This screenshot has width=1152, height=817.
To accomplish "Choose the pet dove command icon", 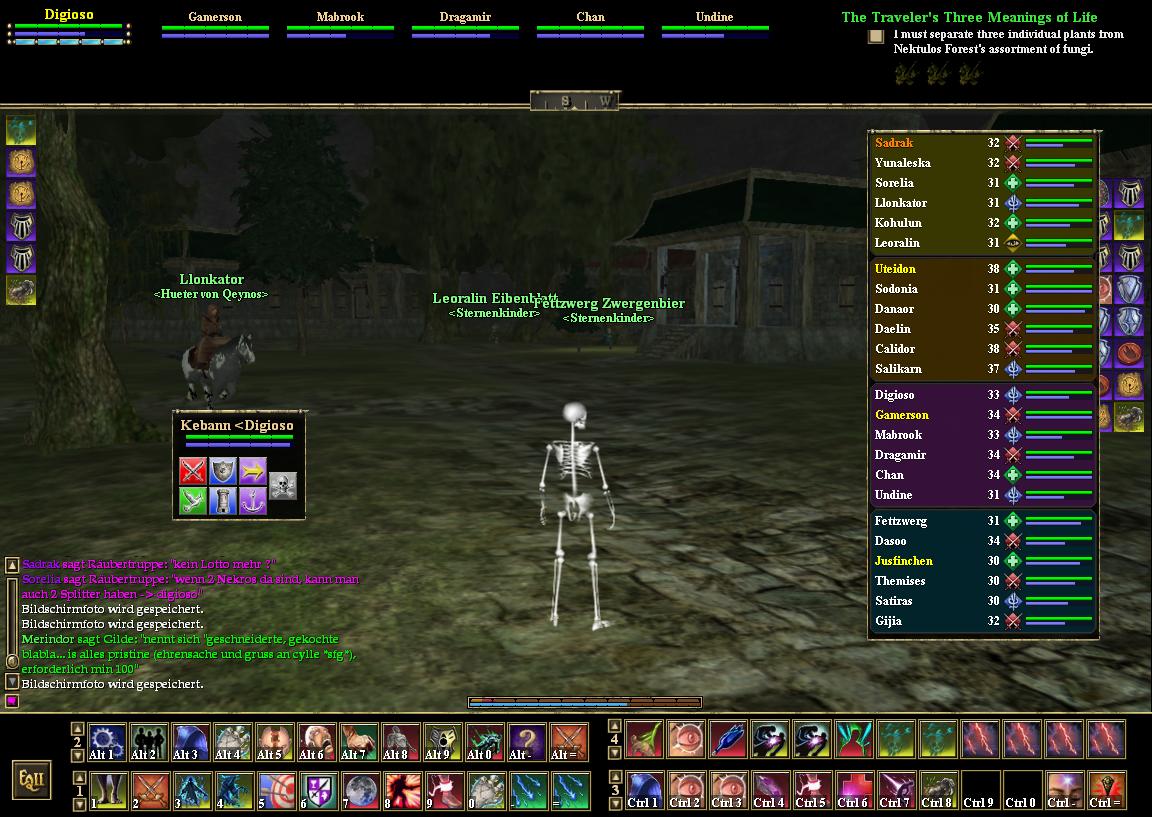I will tap(193, 500).
